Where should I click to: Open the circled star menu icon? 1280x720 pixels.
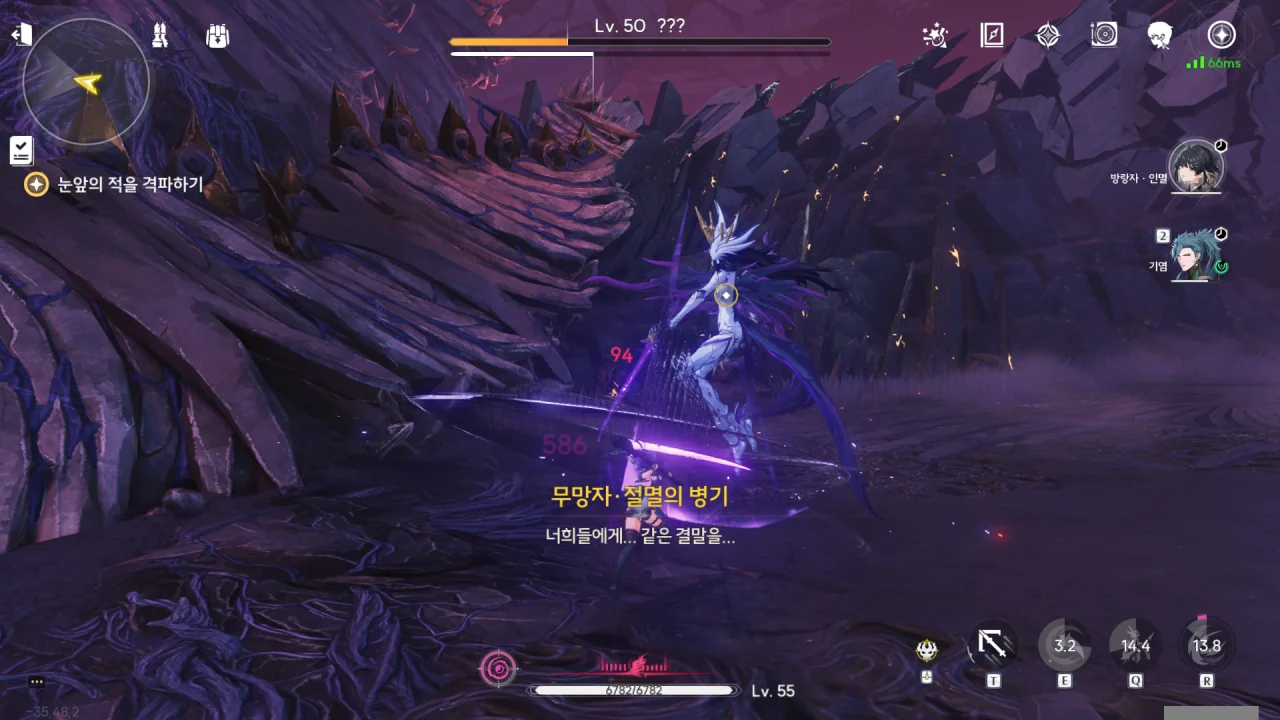click(x=1221, y=36)
